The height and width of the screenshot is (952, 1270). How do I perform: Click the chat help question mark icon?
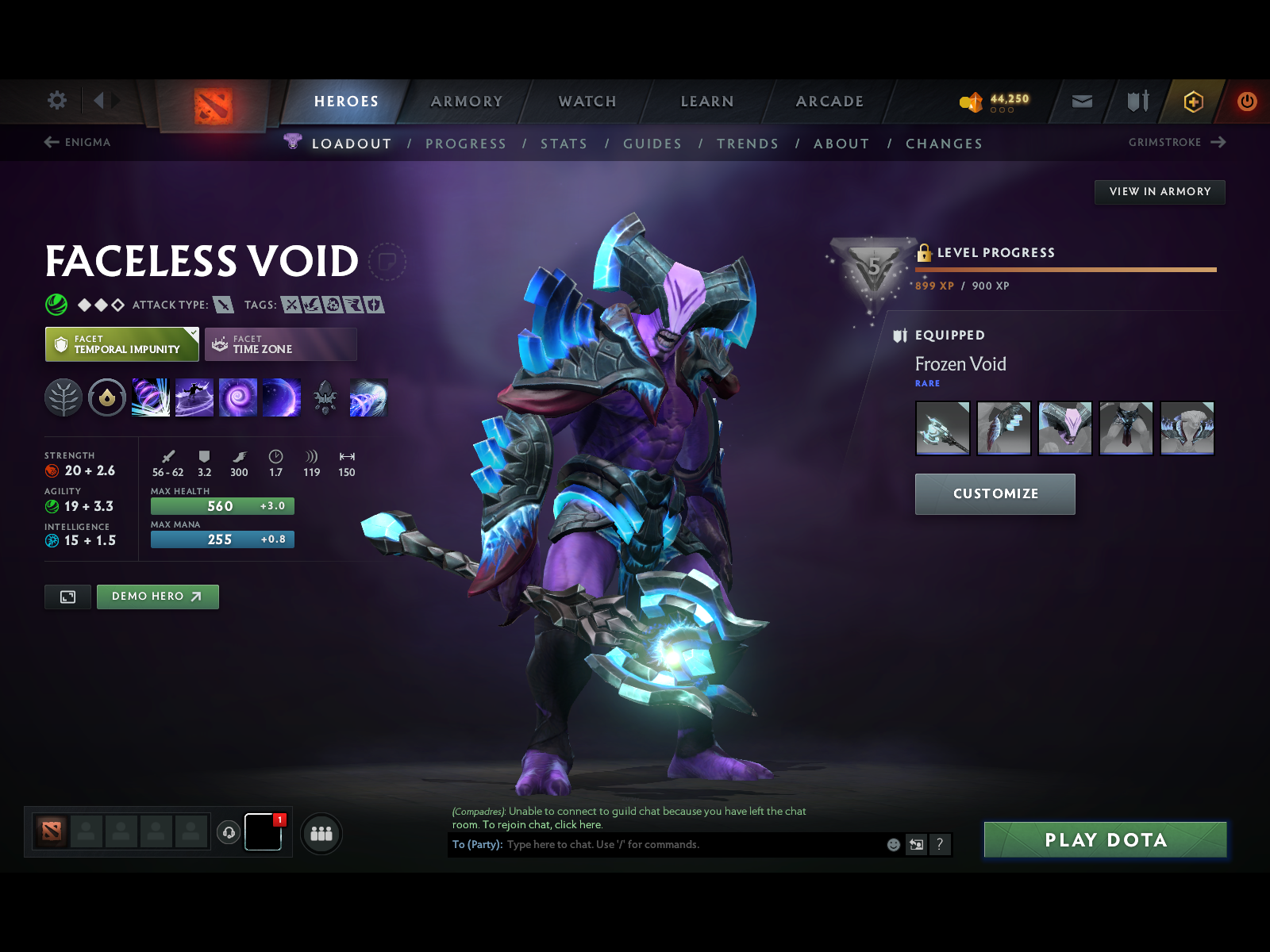click(941, 844)
